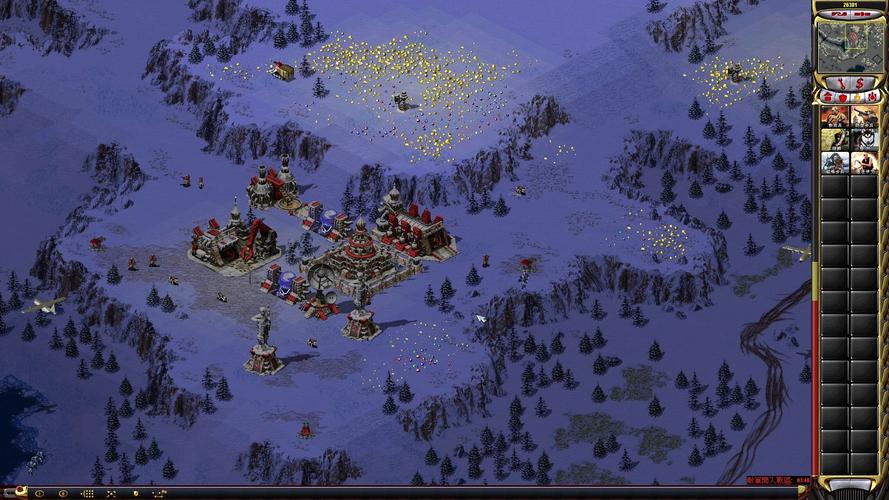Switch to the structures build tab
This screenshot has width=889, height=500.
click(x=827, y=96)
